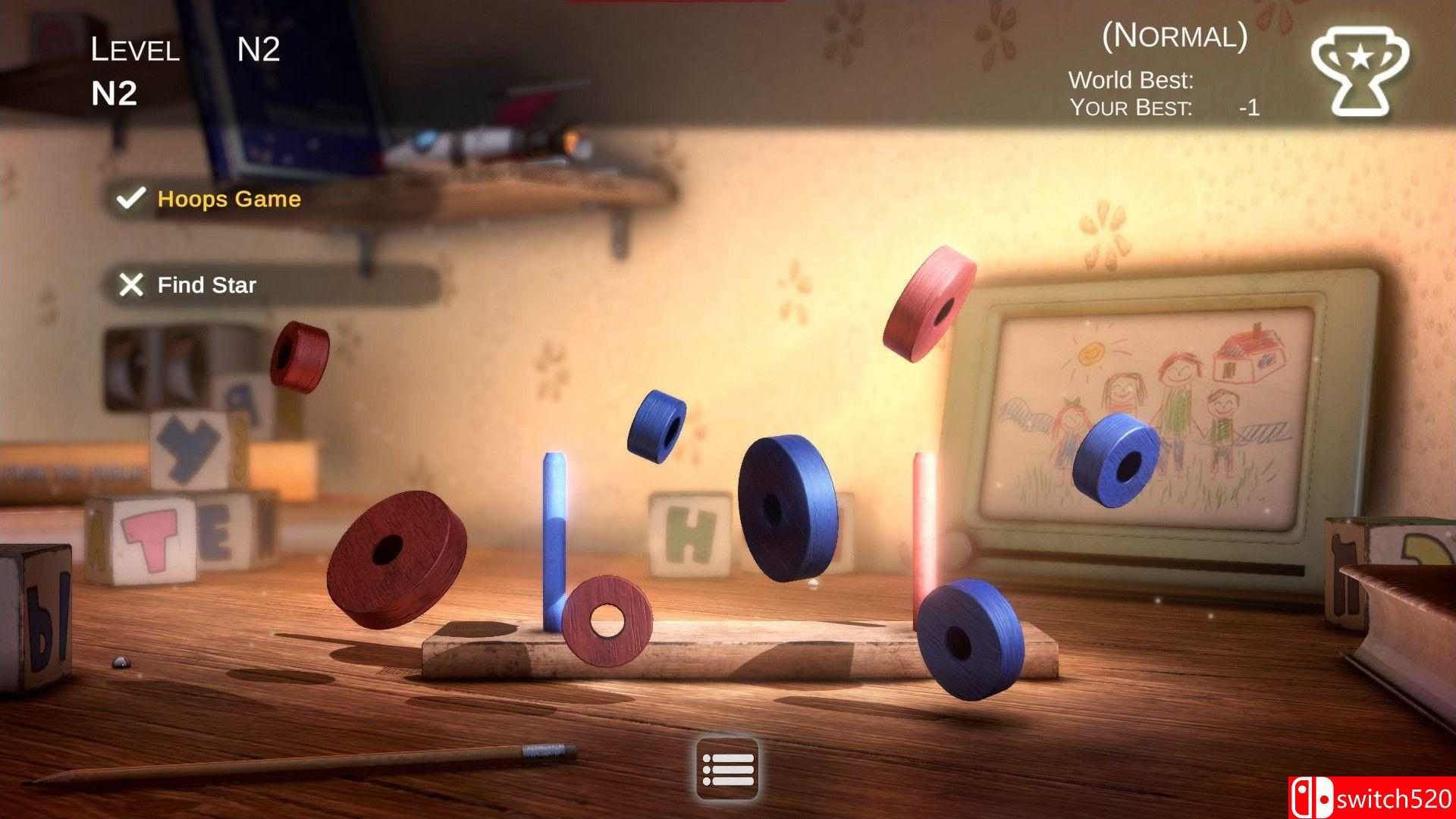Open the (Normal) difficulty selector
This screenshot has height=819, width=1456.
click(x=1175, y=36)
